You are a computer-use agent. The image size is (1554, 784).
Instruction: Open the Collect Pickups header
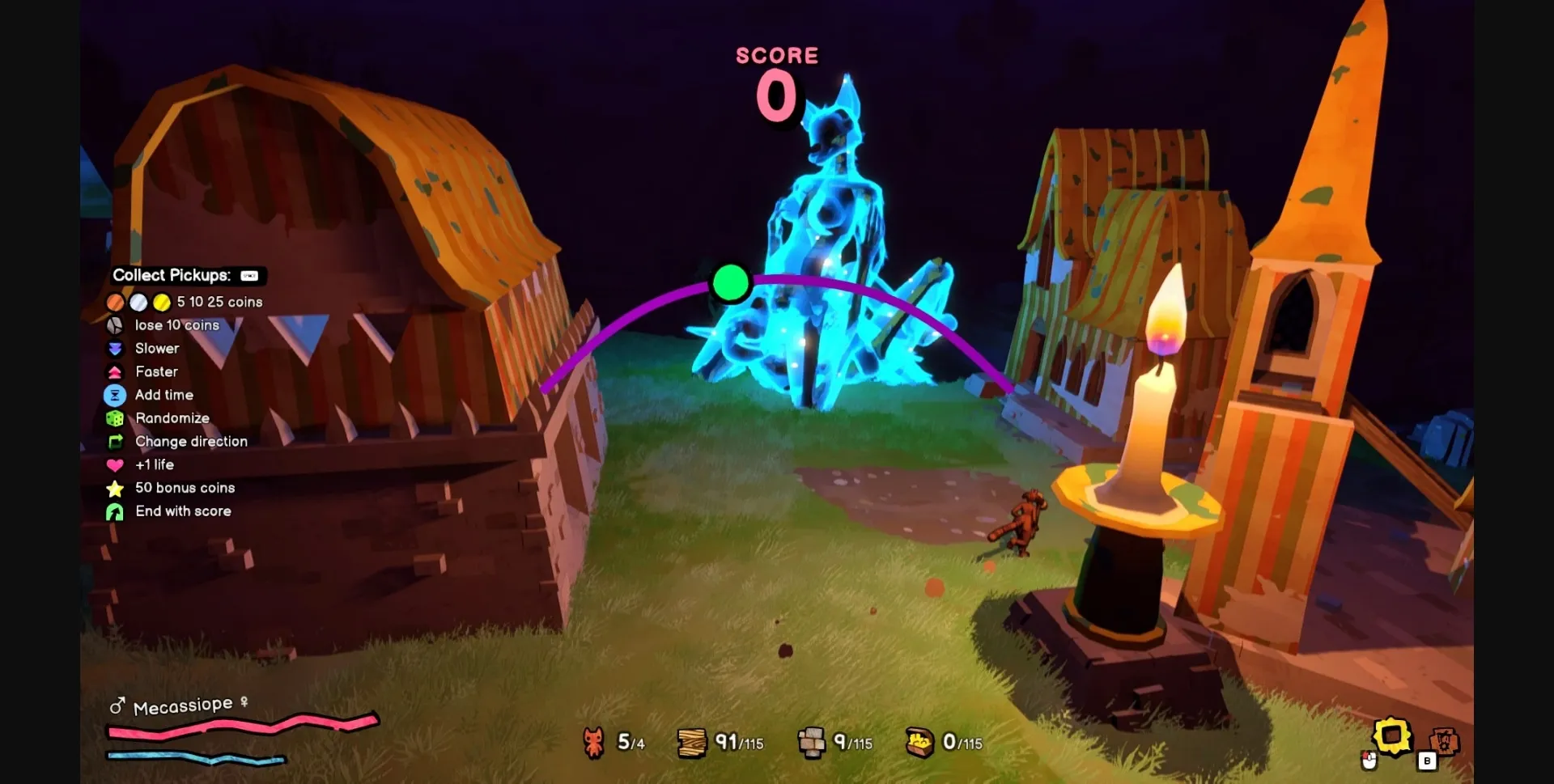click(172, 275)
